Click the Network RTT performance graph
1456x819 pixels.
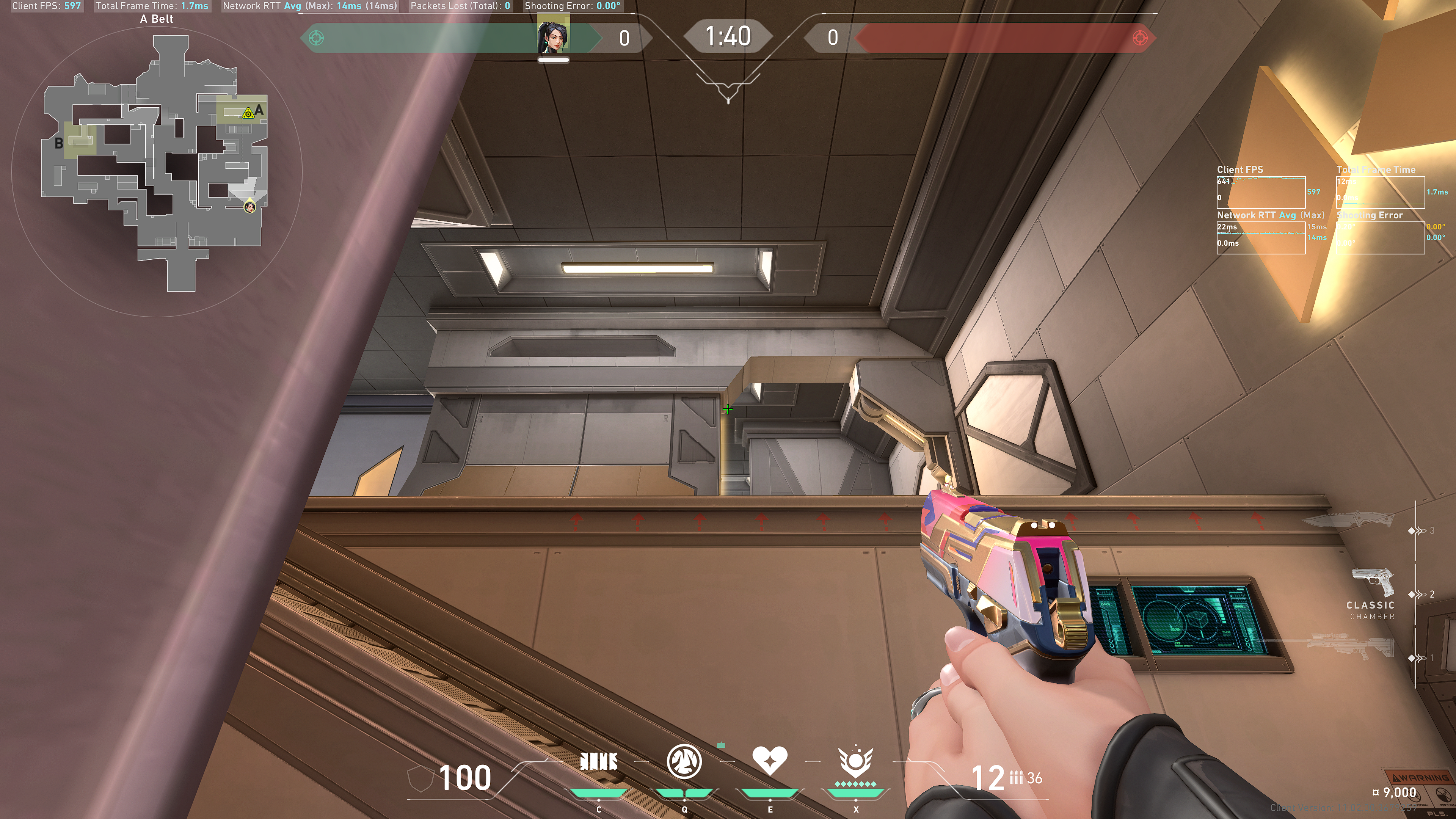click(x=1260, y=237)
